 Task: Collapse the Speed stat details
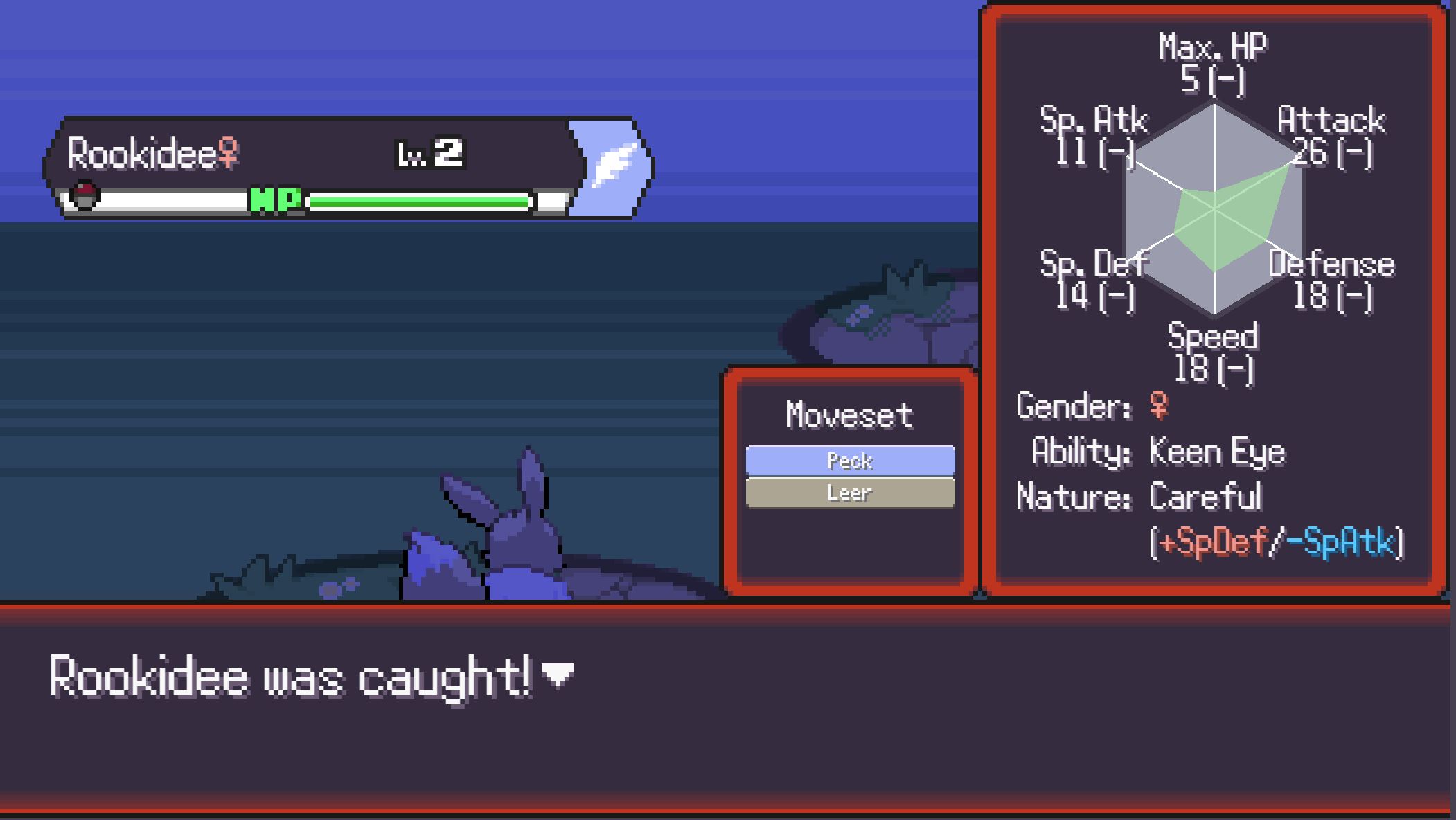(x=1214, y=350)
